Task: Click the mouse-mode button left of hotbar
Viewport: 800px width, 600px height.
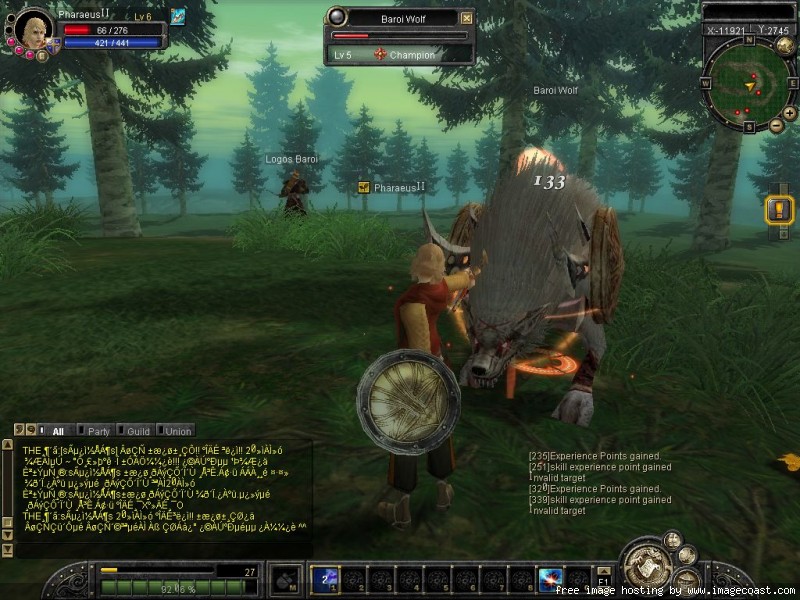Action: 285,579
